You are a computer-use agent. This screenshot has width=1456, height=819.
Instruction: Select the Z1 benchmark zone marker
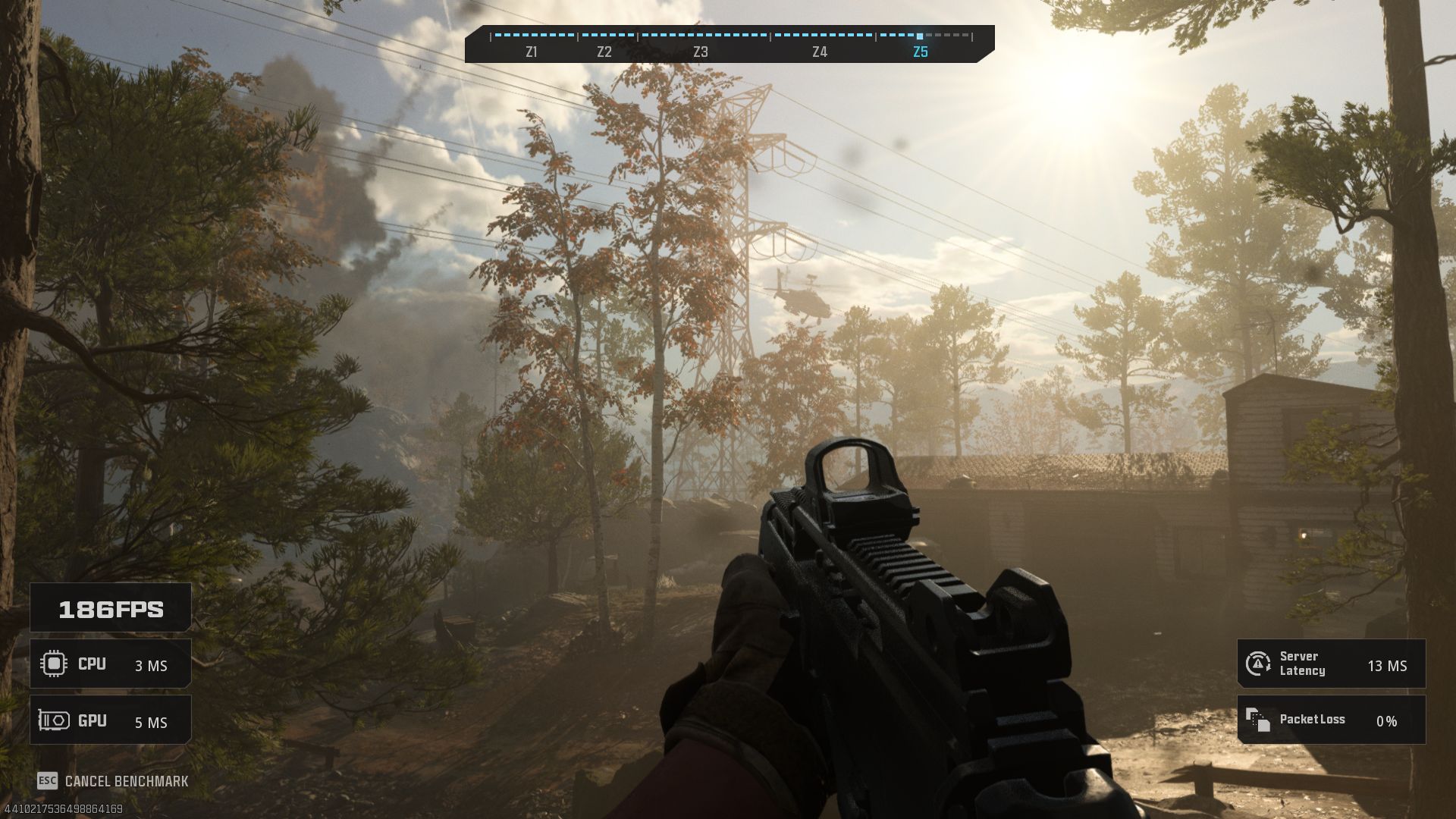pos(532,52)
